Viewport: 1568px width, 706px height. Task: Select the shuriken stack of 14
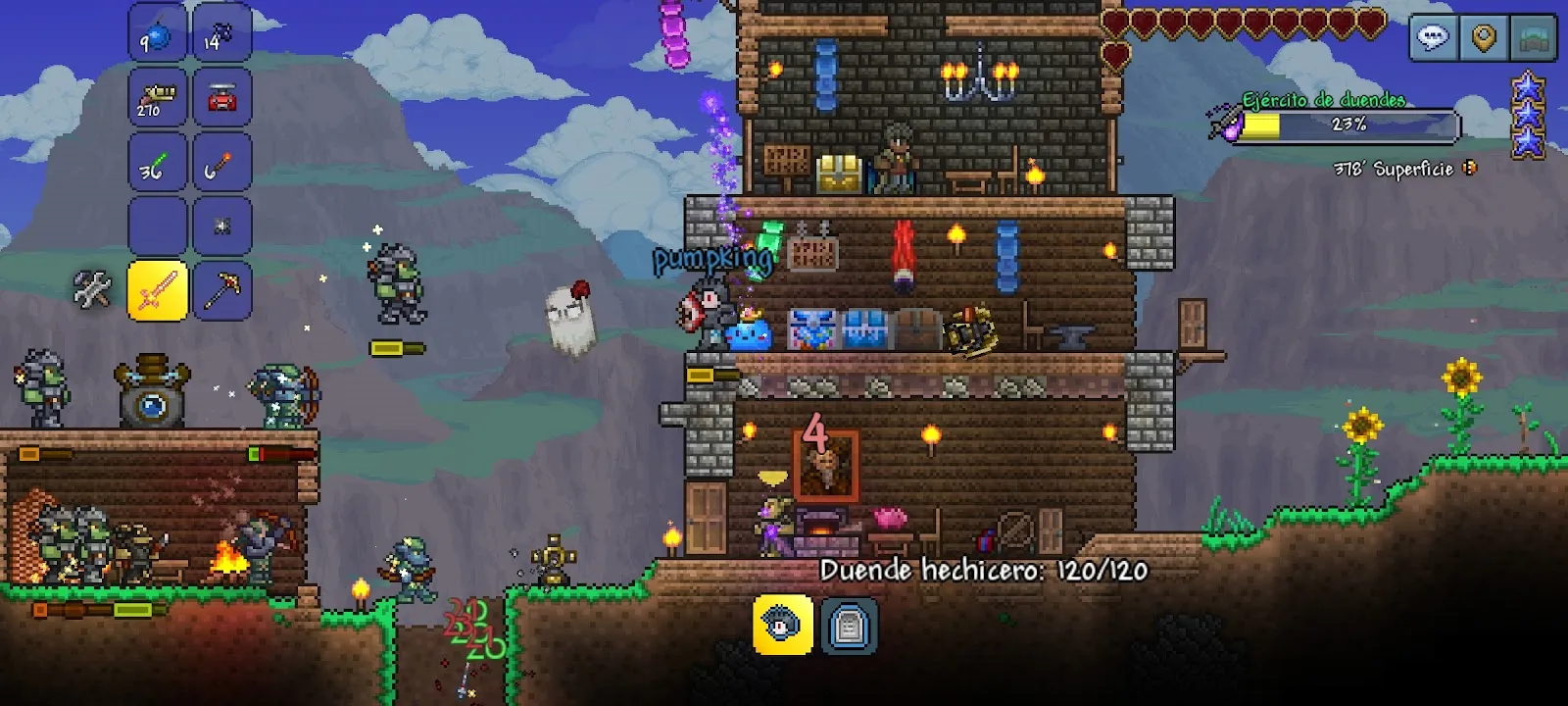coord(222,33)
